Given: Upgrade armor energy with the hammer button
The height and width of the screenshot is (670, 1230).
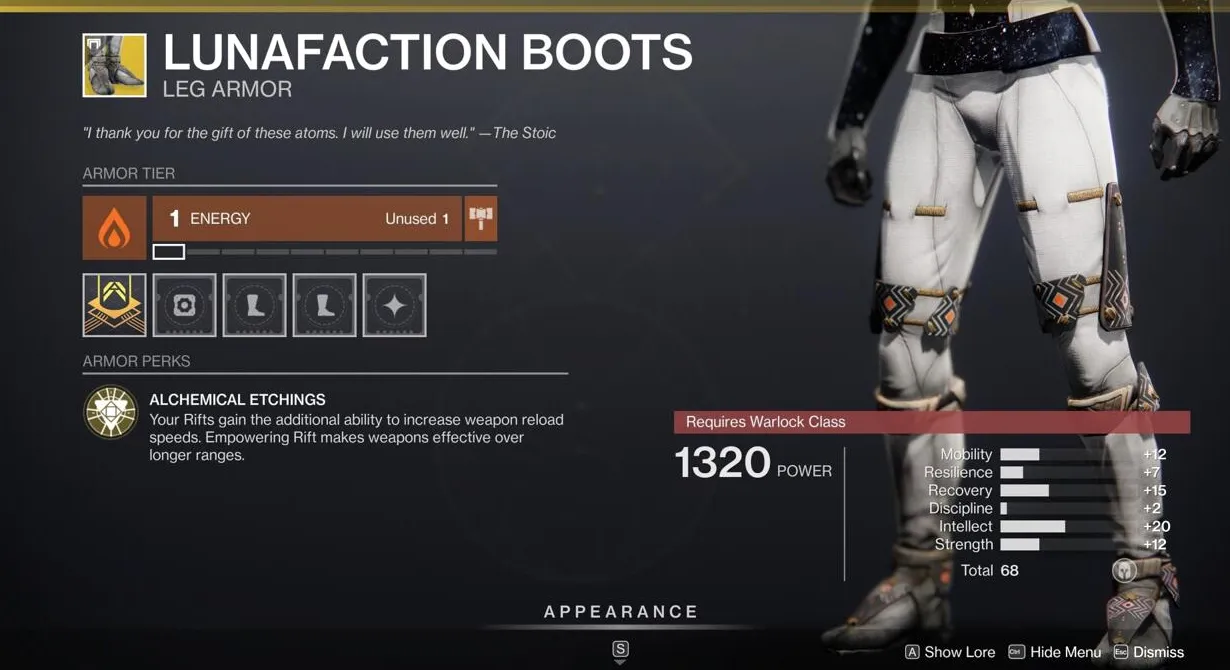Looking at the screenshot, I should click(481, 219).
